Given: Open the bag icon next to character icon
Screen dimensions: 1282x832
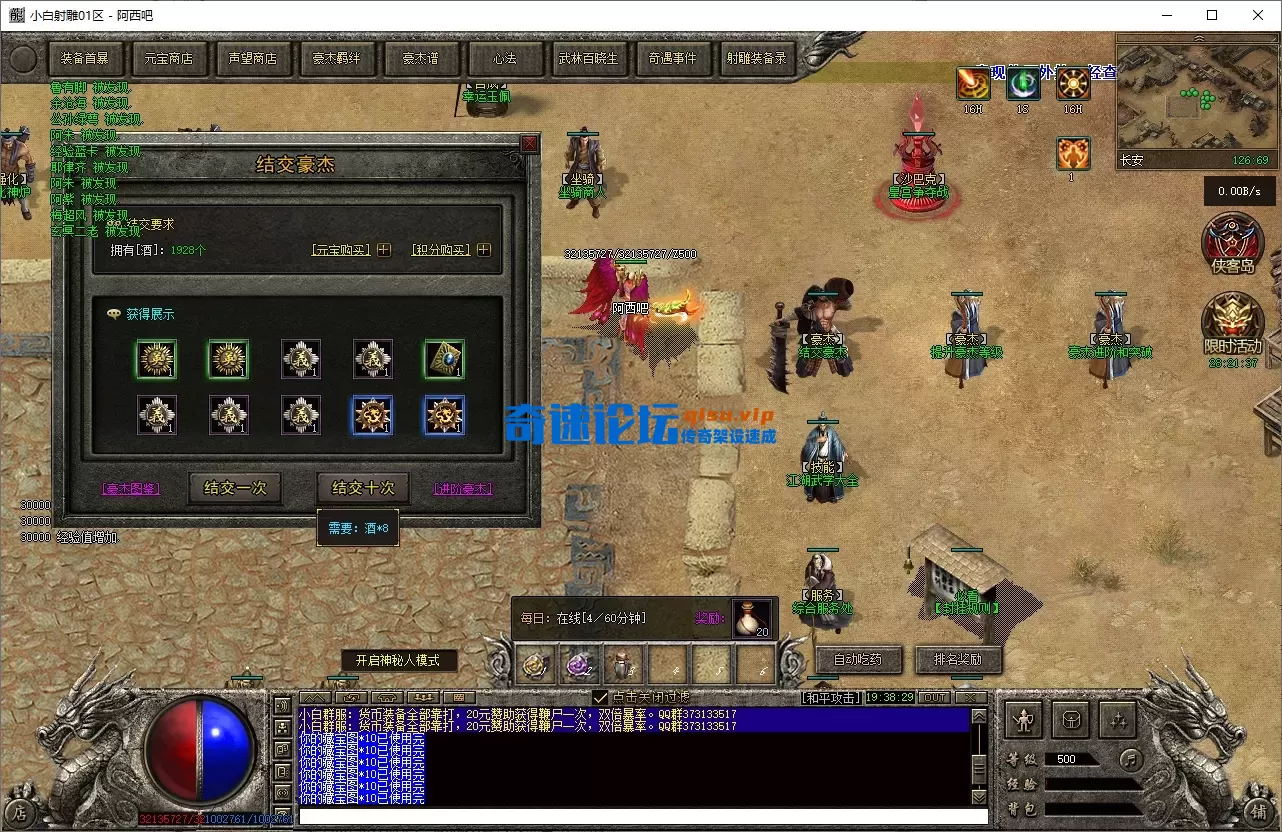Looking at the screenshot, I should pyautogui.click(x=1071, y=719).
